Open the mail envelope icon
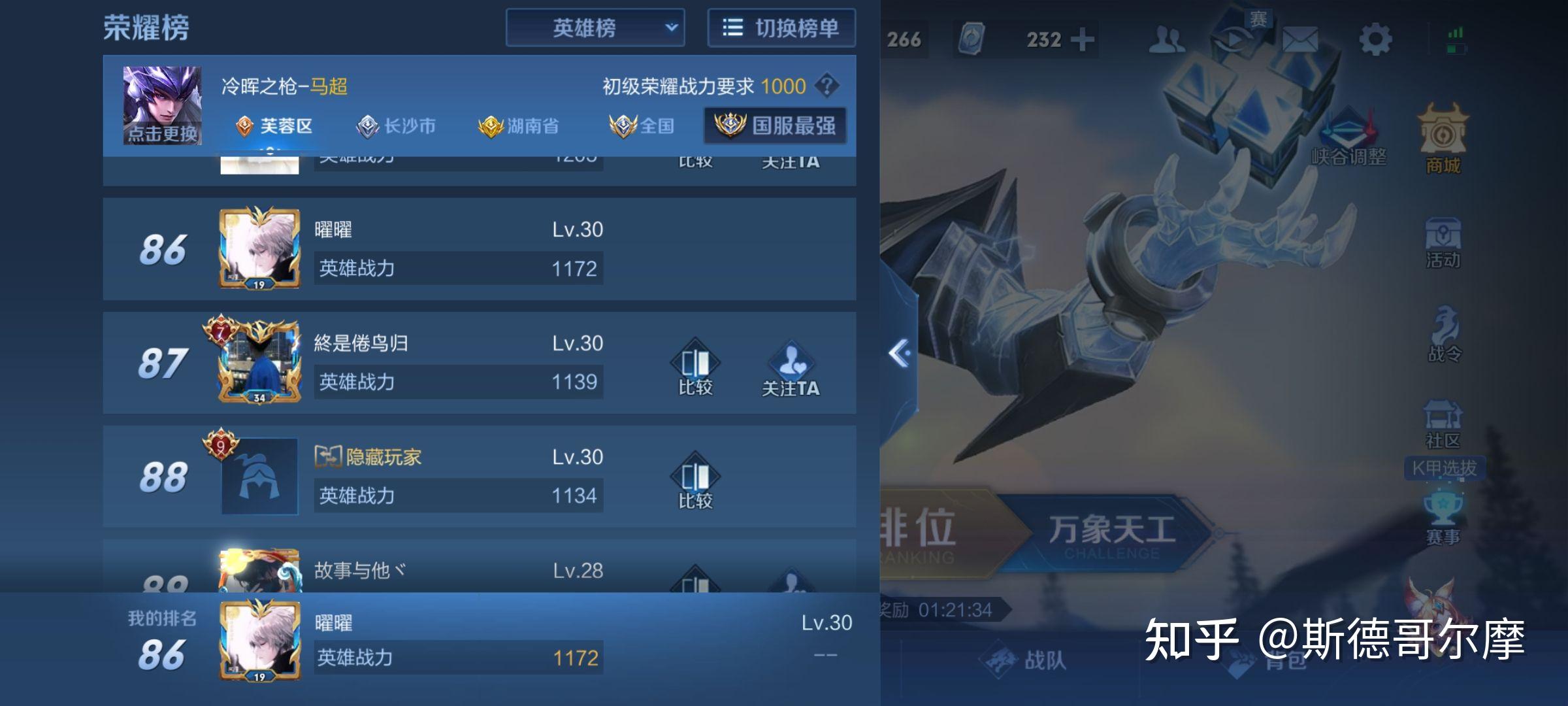 click(1299, 40)
